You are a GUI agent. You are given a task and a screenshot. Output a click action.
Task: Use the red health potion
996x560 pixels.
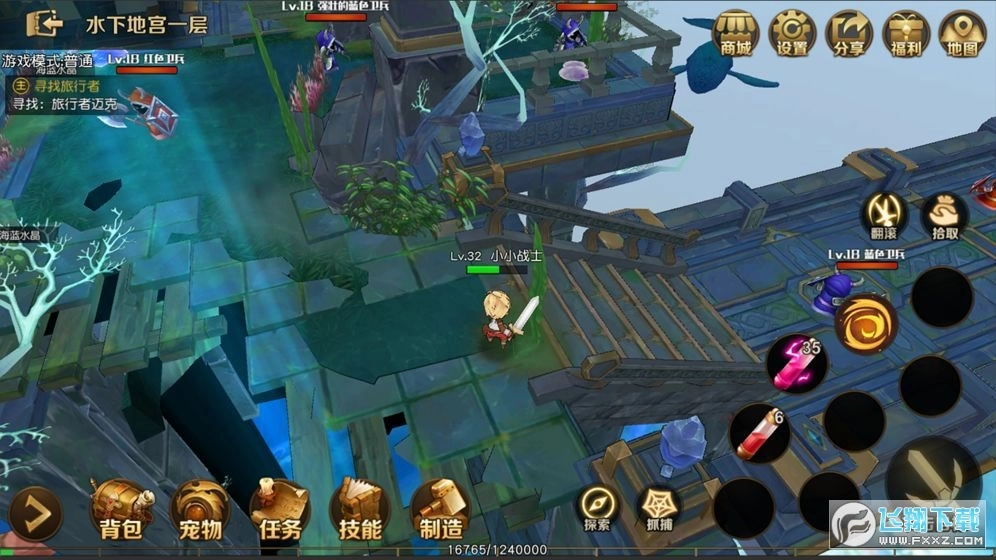[x=759, y=434]
